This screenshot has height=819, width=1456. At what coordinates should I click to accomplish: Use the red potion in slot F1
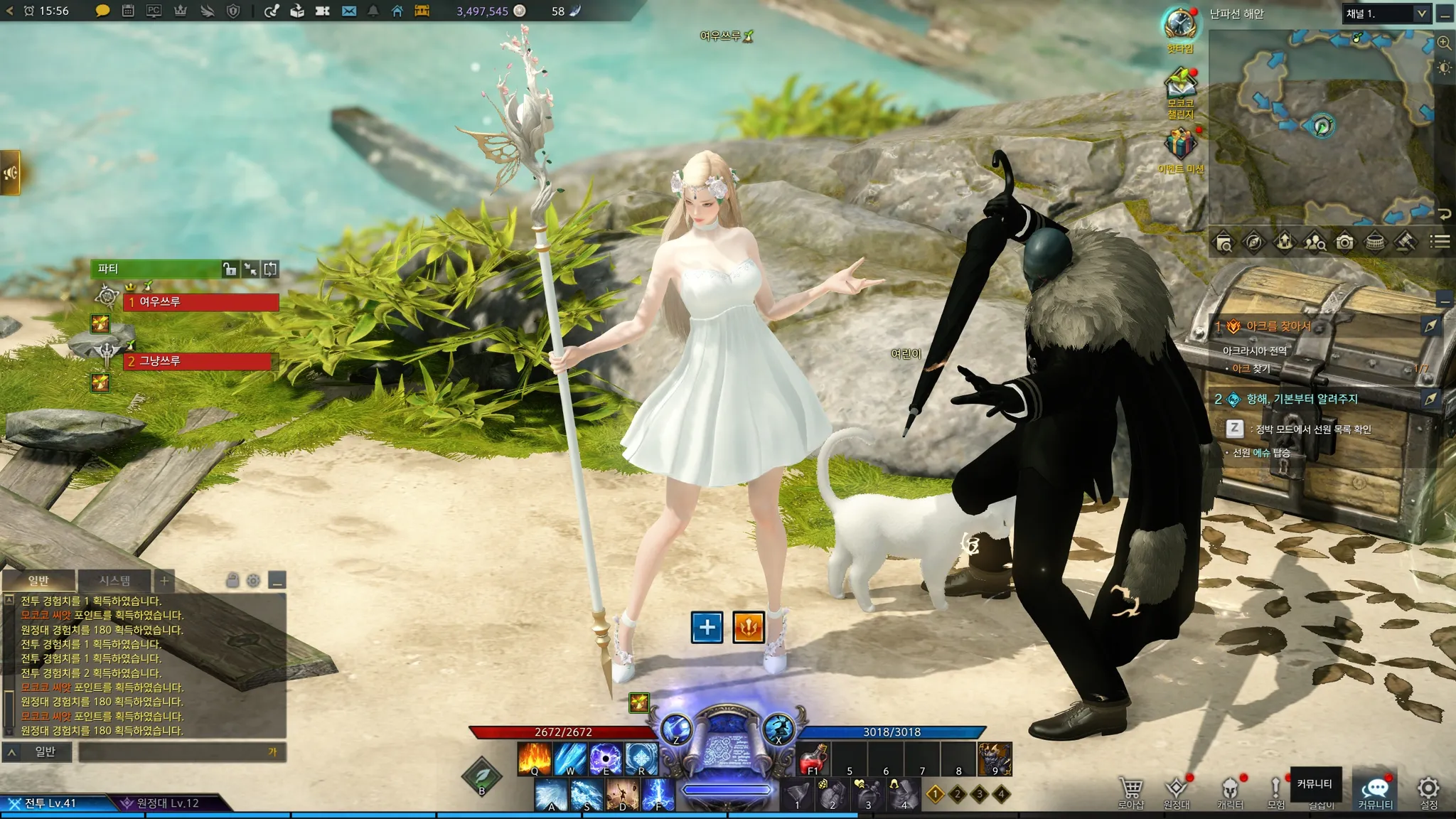coord(813,759)
